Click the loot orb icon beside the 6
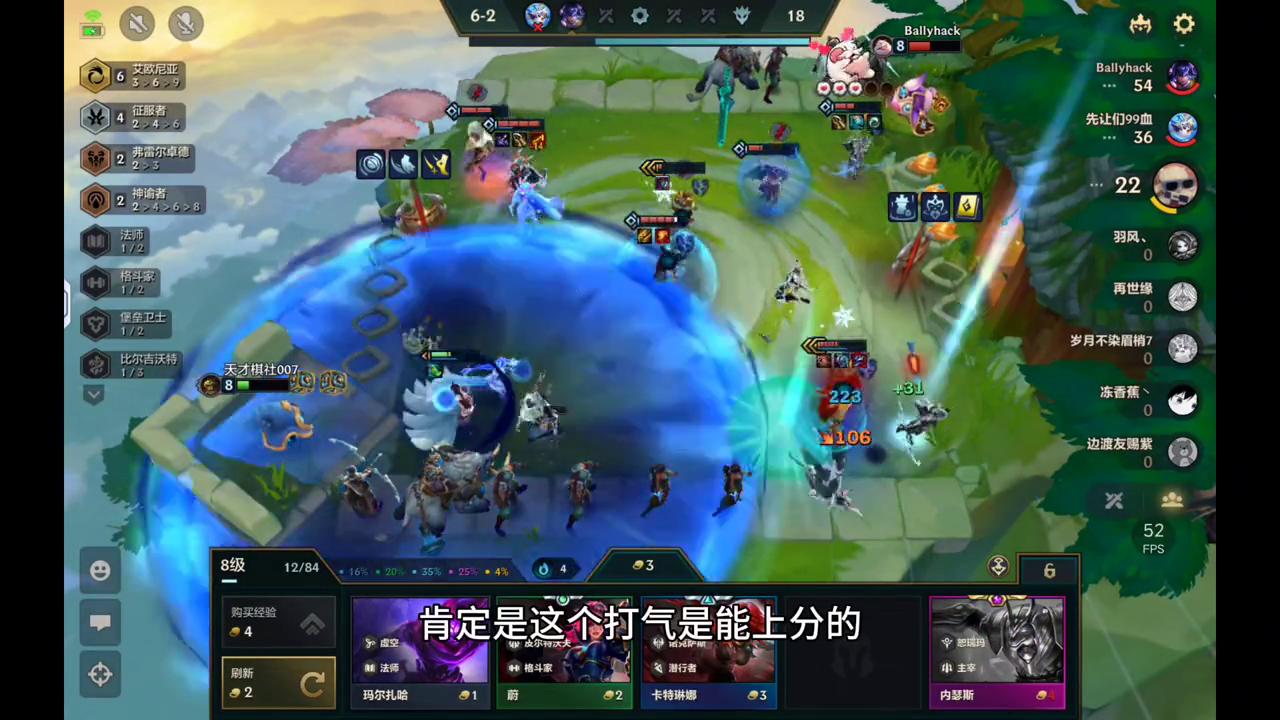Viewport: 1280px width, 720px height. [998, 567]
